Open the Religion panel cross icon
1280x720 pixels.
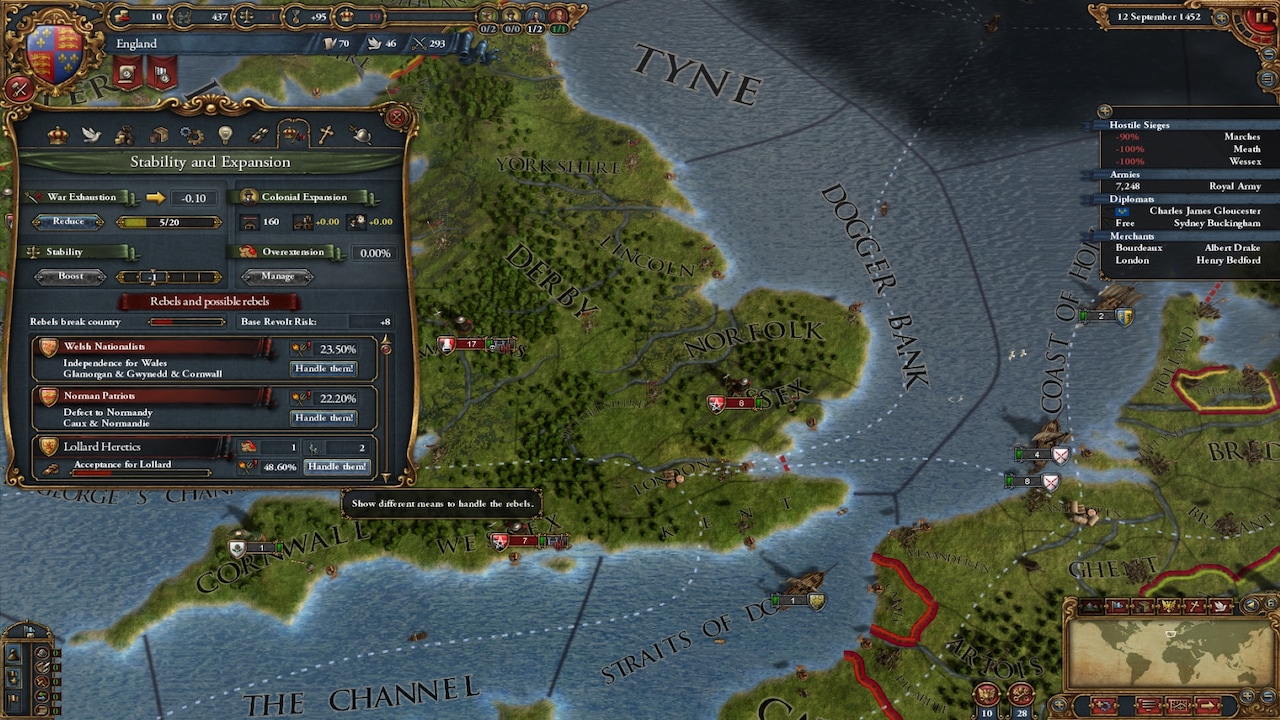[x=326, y=134]
